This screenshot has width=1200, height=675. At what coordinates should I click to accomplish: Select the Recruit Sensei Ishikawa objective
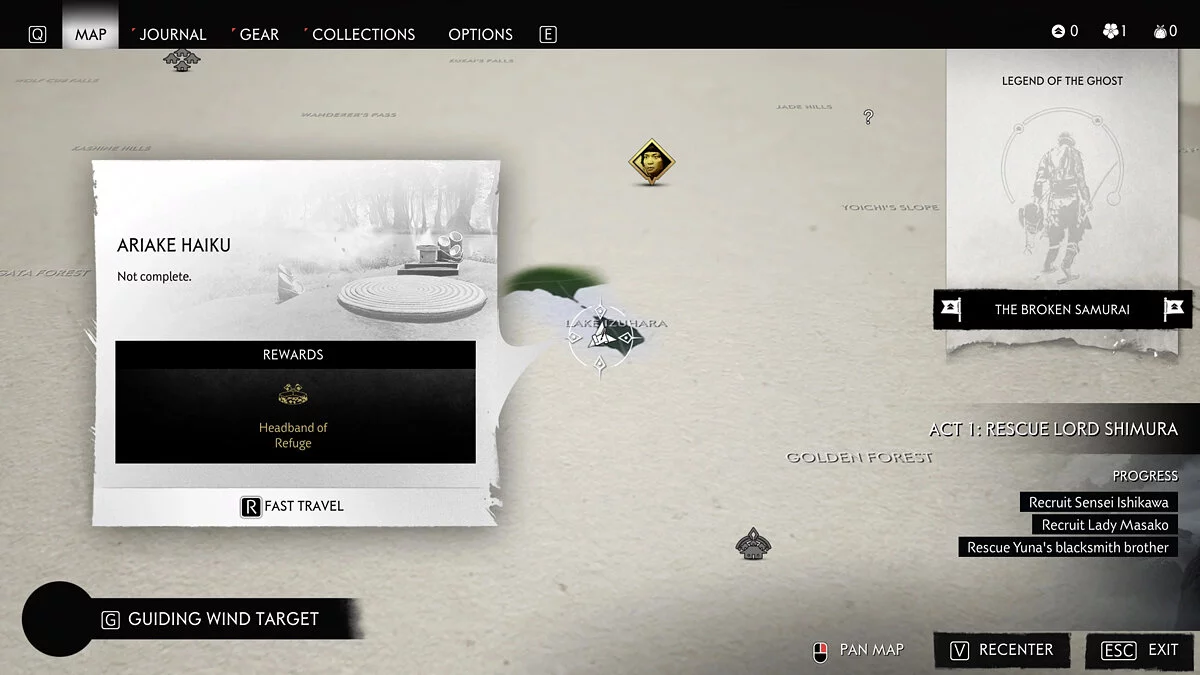[1099, 502]
